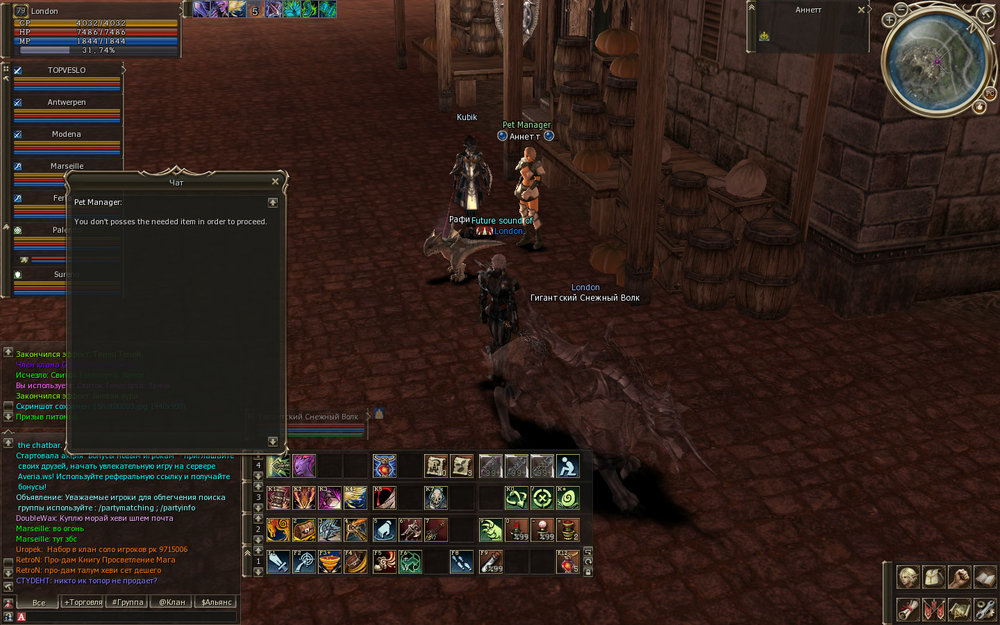The width and height of the screenshot is (1000, 625).
Task: Close the Pet Manager chat dialog
Action: point(275,182)
